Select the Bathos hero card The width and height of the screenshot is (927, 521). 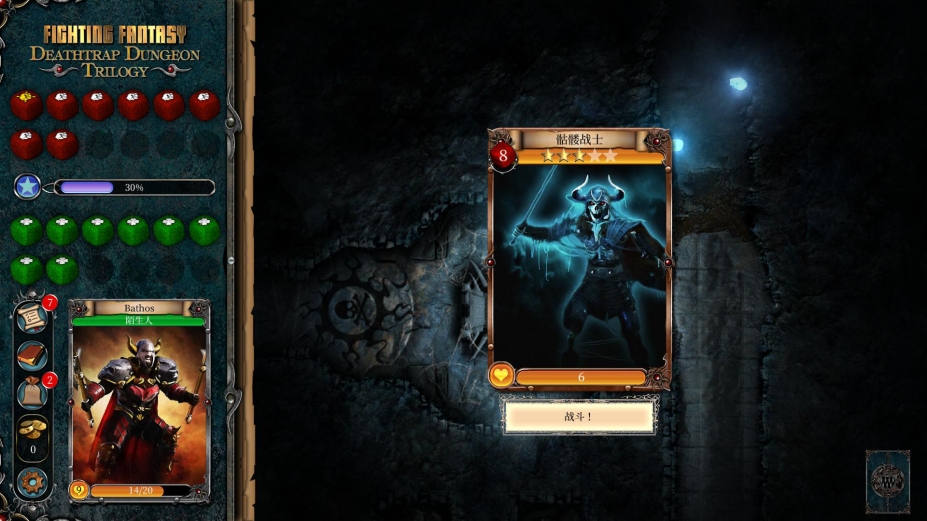(139, 400)
